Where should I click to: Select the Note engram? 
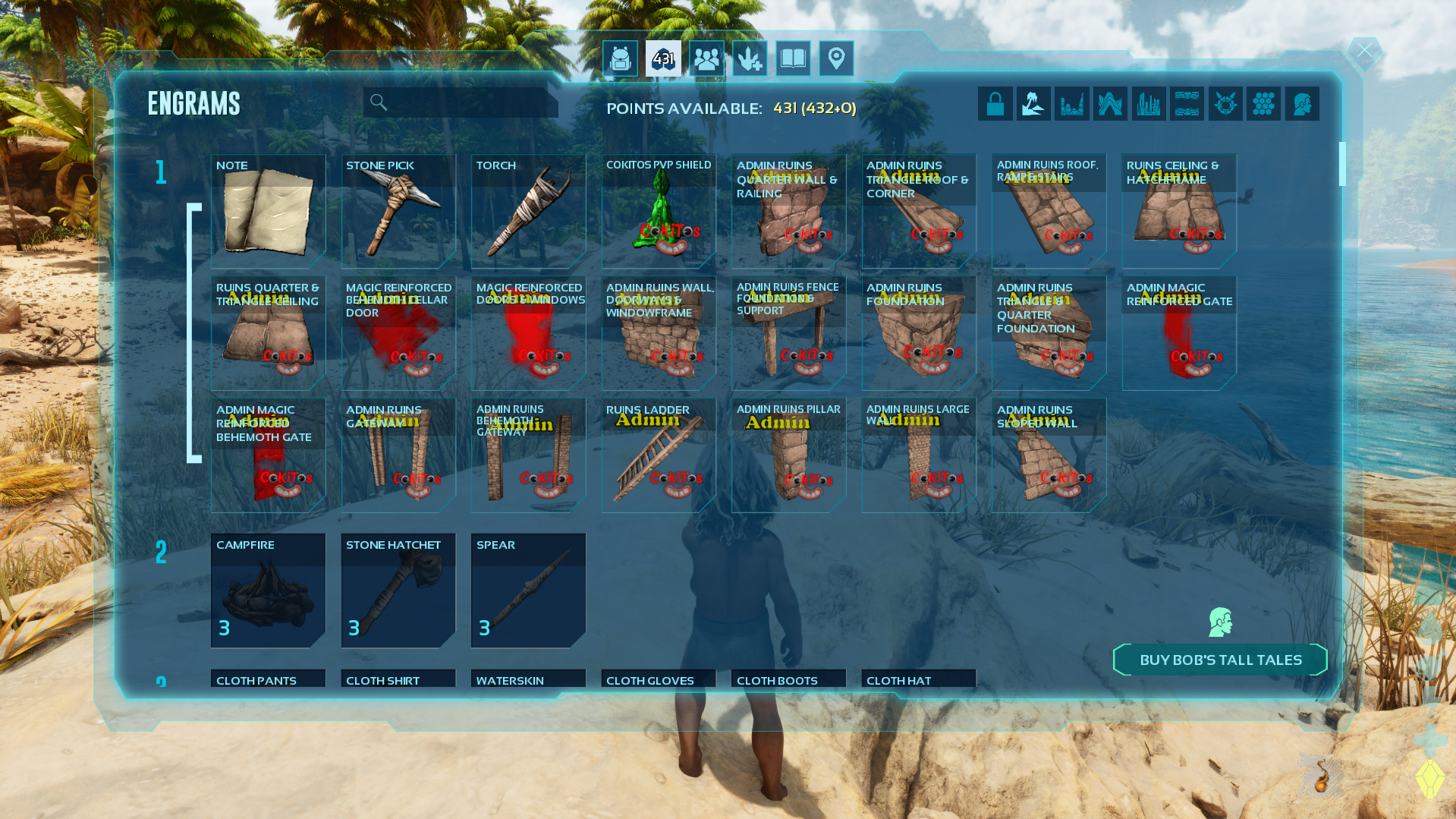pos(268,212)
